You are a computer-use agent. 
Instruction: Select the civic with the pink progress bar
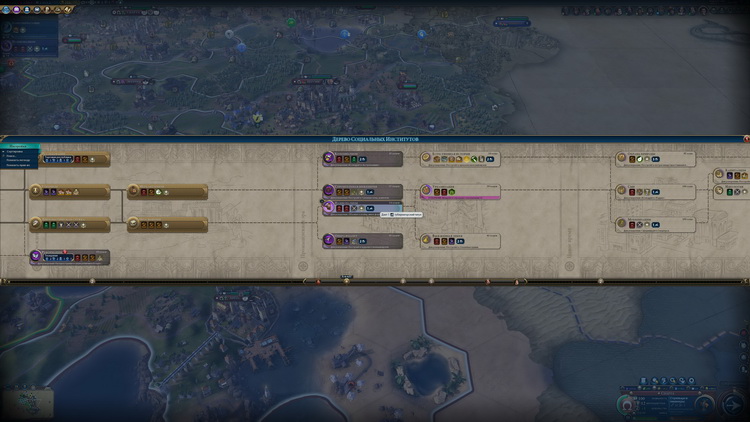pyautogui.click(x=460, y=191)
